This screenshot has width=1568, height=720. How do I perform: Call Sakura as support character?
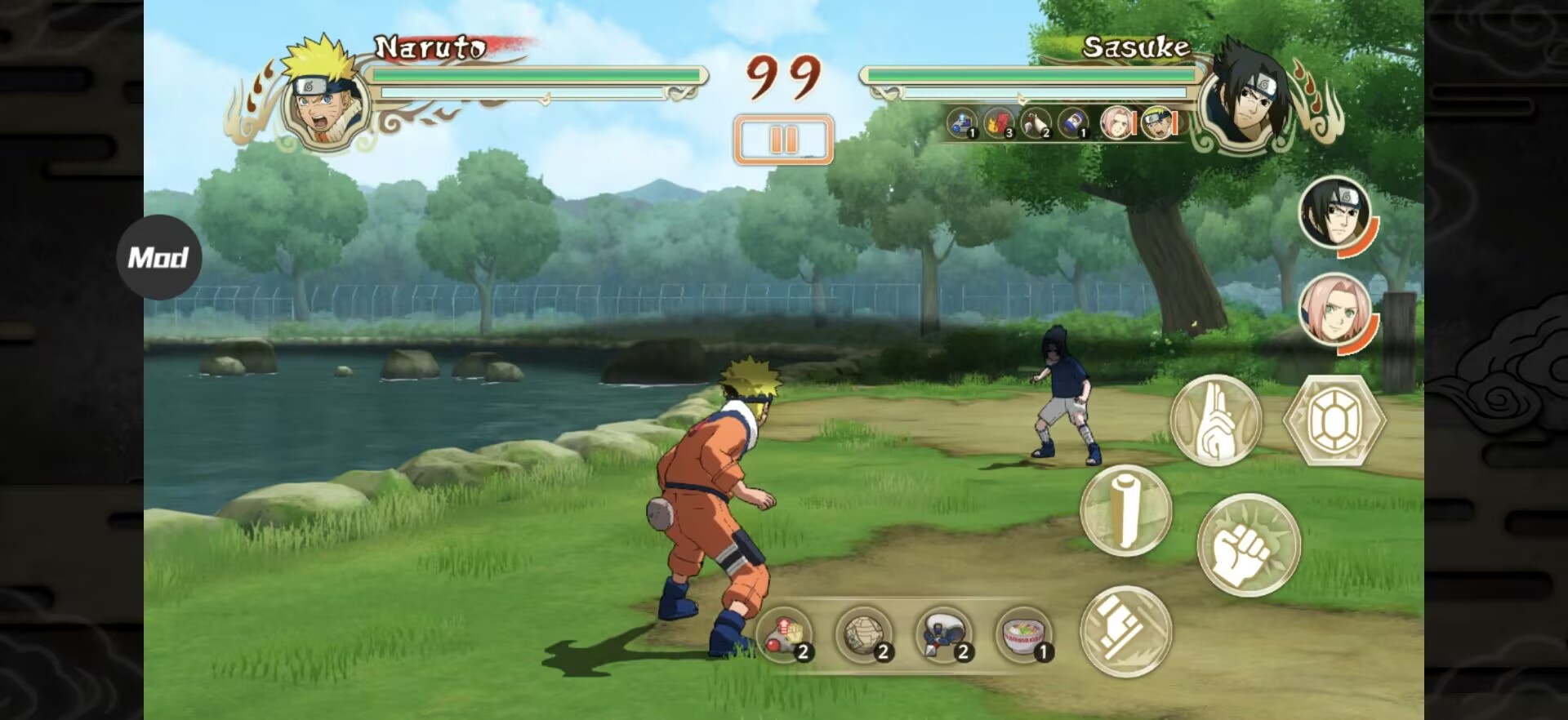point(1334,310)
